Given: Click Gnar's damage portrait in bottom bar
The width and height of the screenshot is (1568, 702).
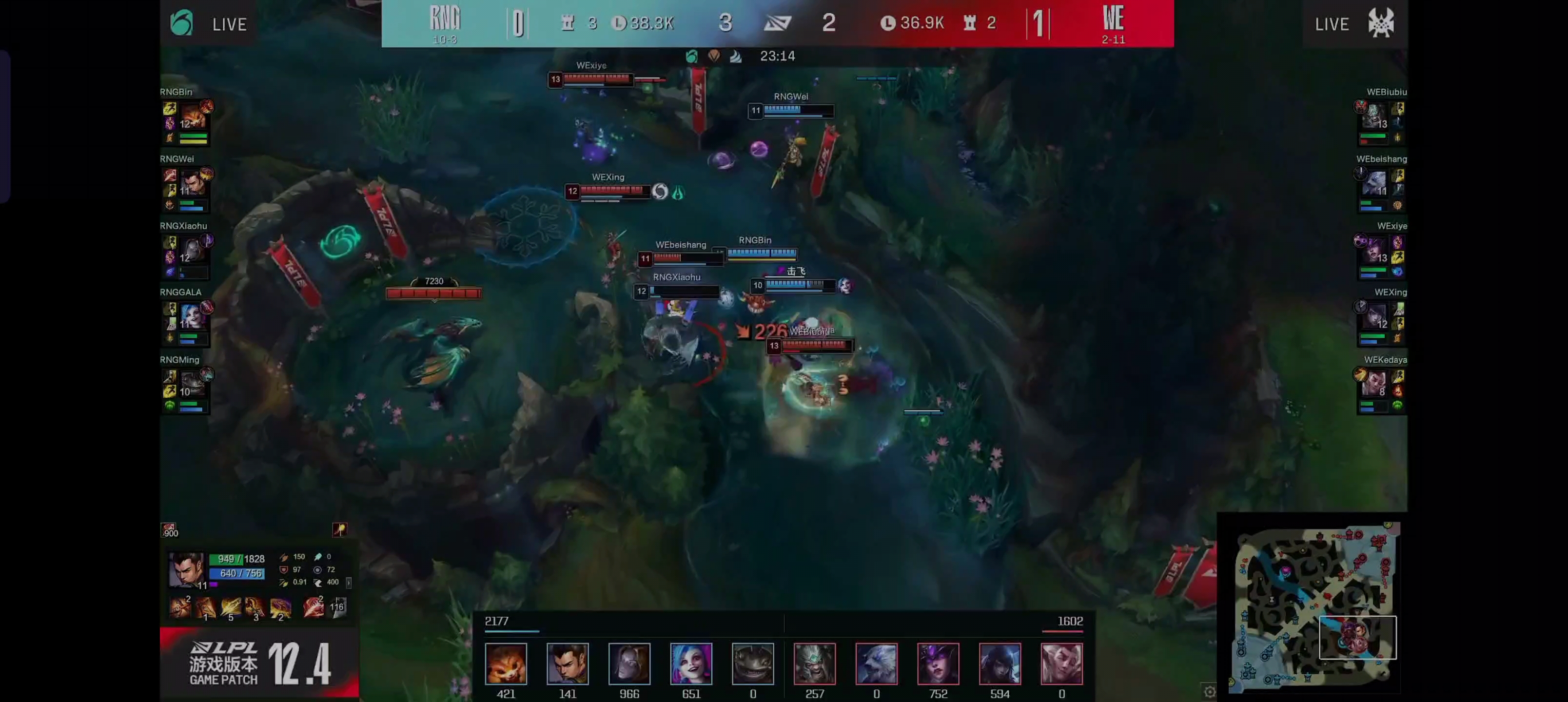Looking at the screenshot, I should tap(506, 663).
